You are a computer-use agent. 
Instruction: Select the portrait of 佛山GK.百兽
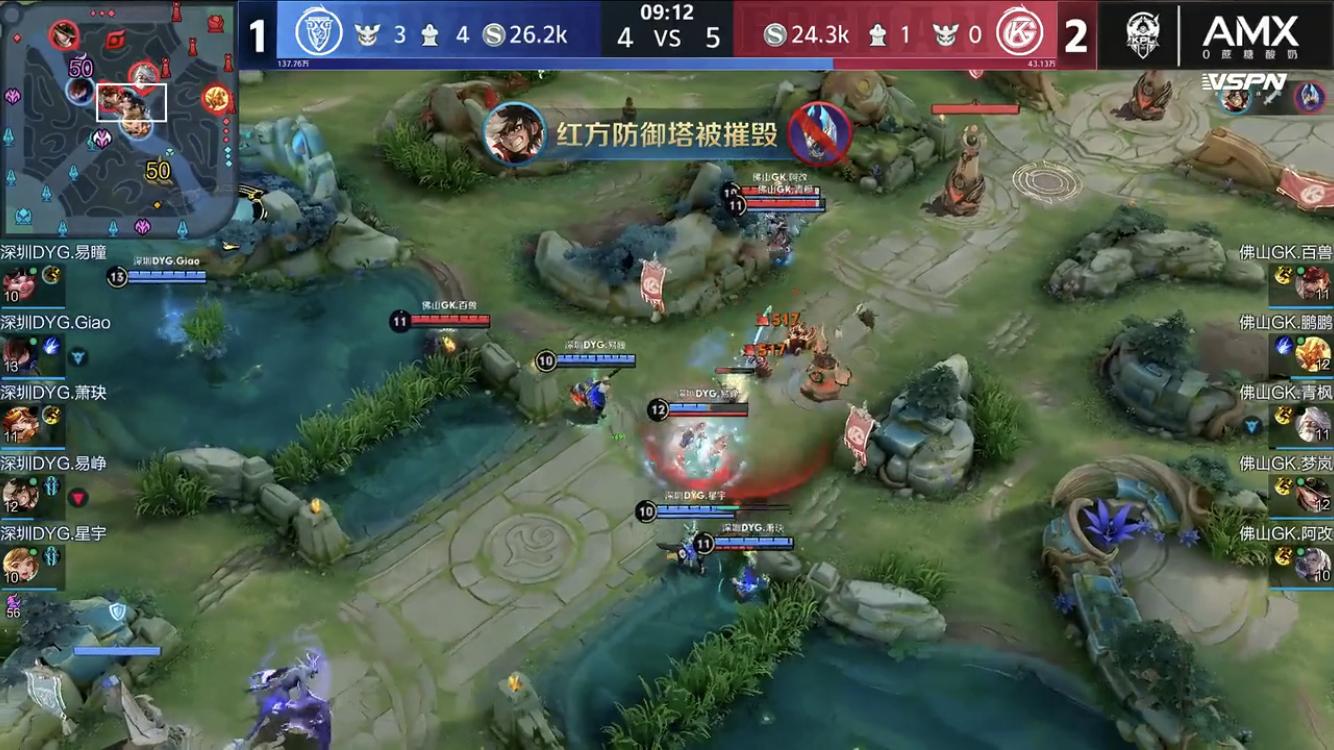pos(1312,281)
